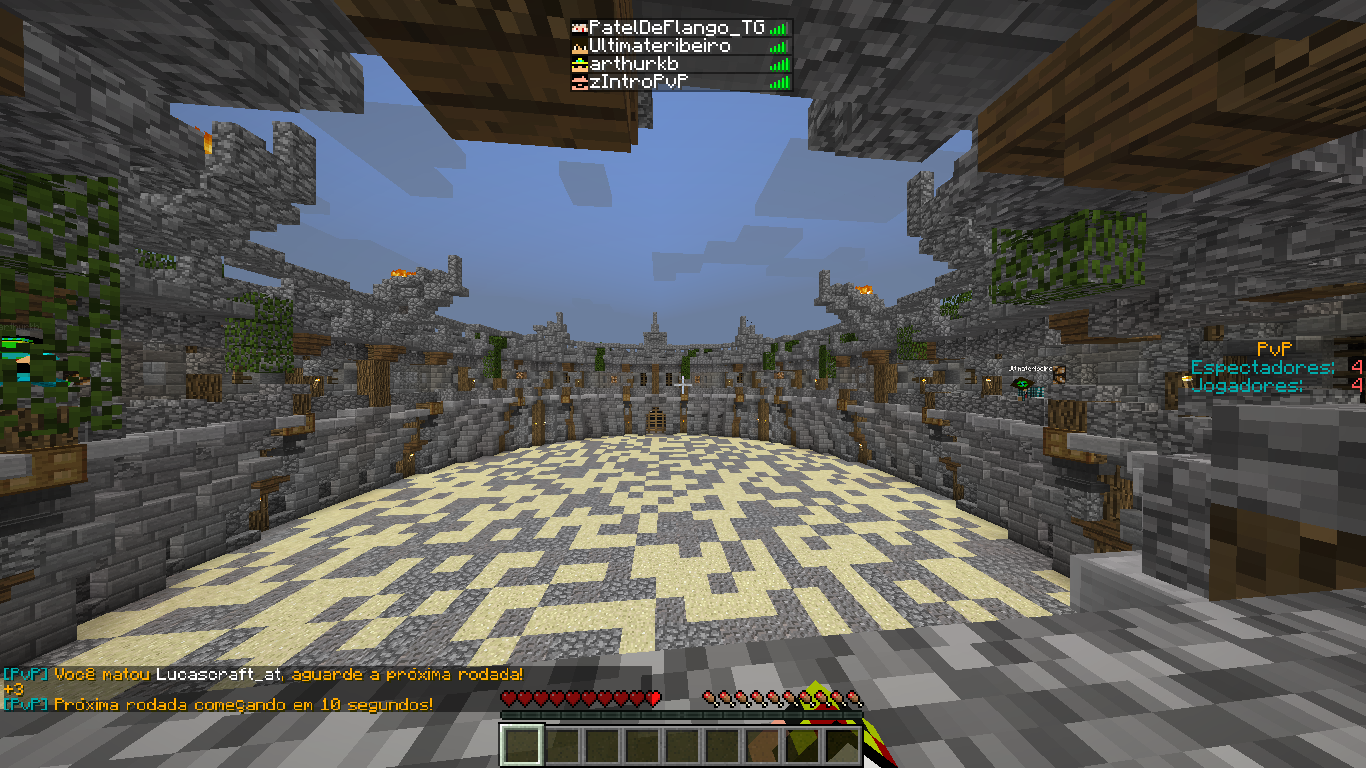Select PatelDeFlango_TG in the player list
This screenshot has height=768, width=1366.
(675, 28)
